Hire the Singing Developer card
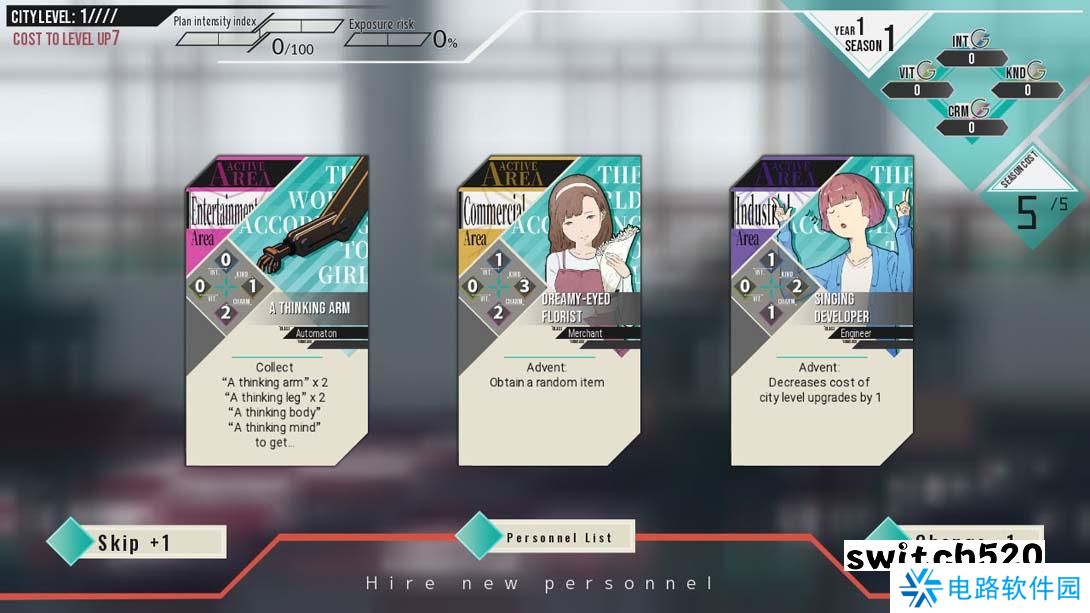This screenshot has width=1090, height=613. tap(821, 310)
